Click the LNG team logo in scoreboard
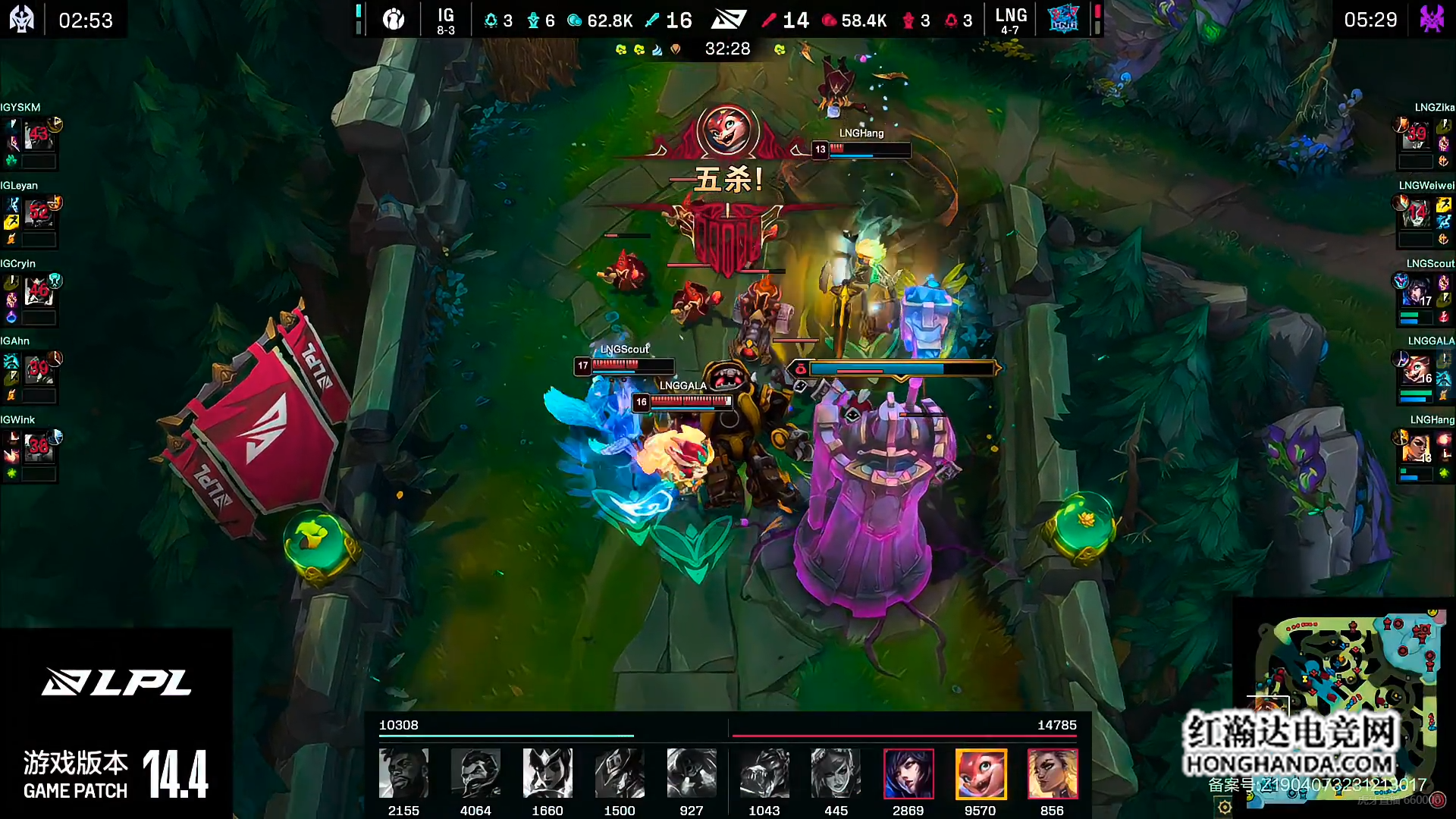 click(x=1062, y=19)
